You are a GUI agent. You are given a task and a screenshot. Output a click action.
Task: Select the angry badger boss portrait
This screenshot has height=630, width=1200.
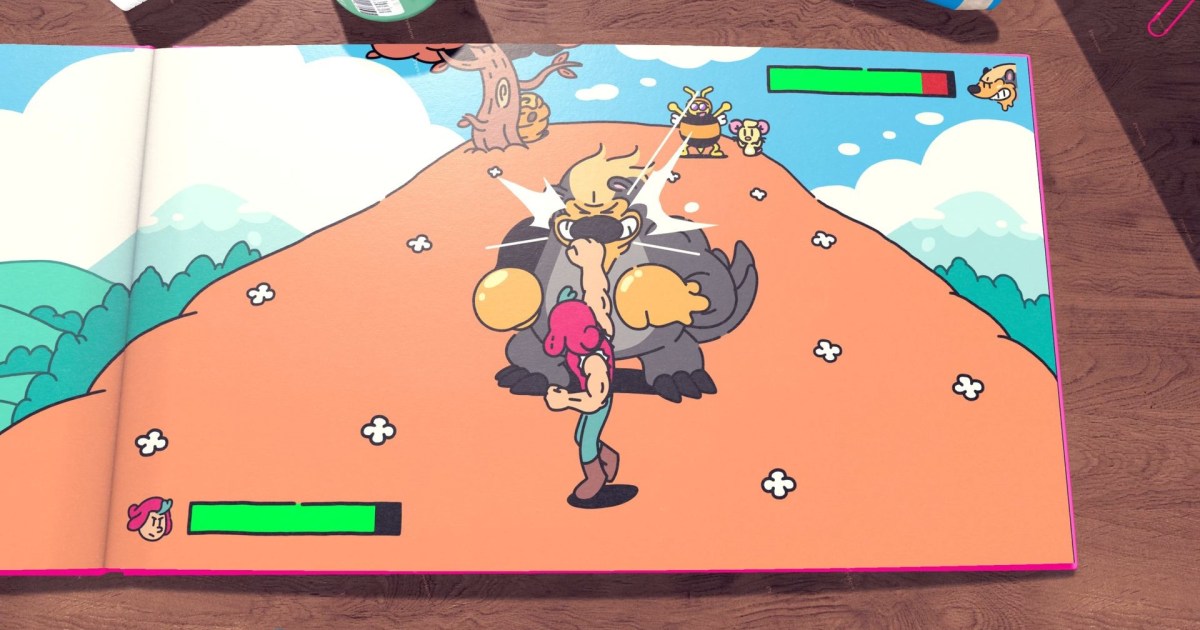coord(996,87)
